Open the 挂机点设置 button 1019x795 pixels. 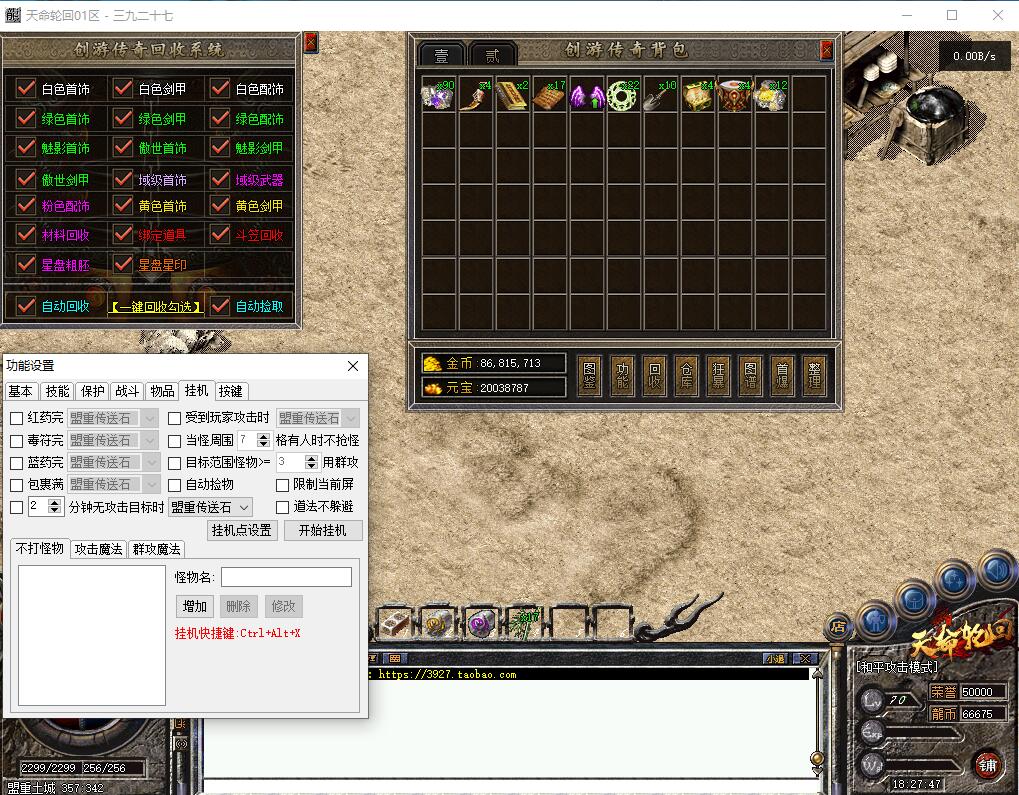point(241,530)
